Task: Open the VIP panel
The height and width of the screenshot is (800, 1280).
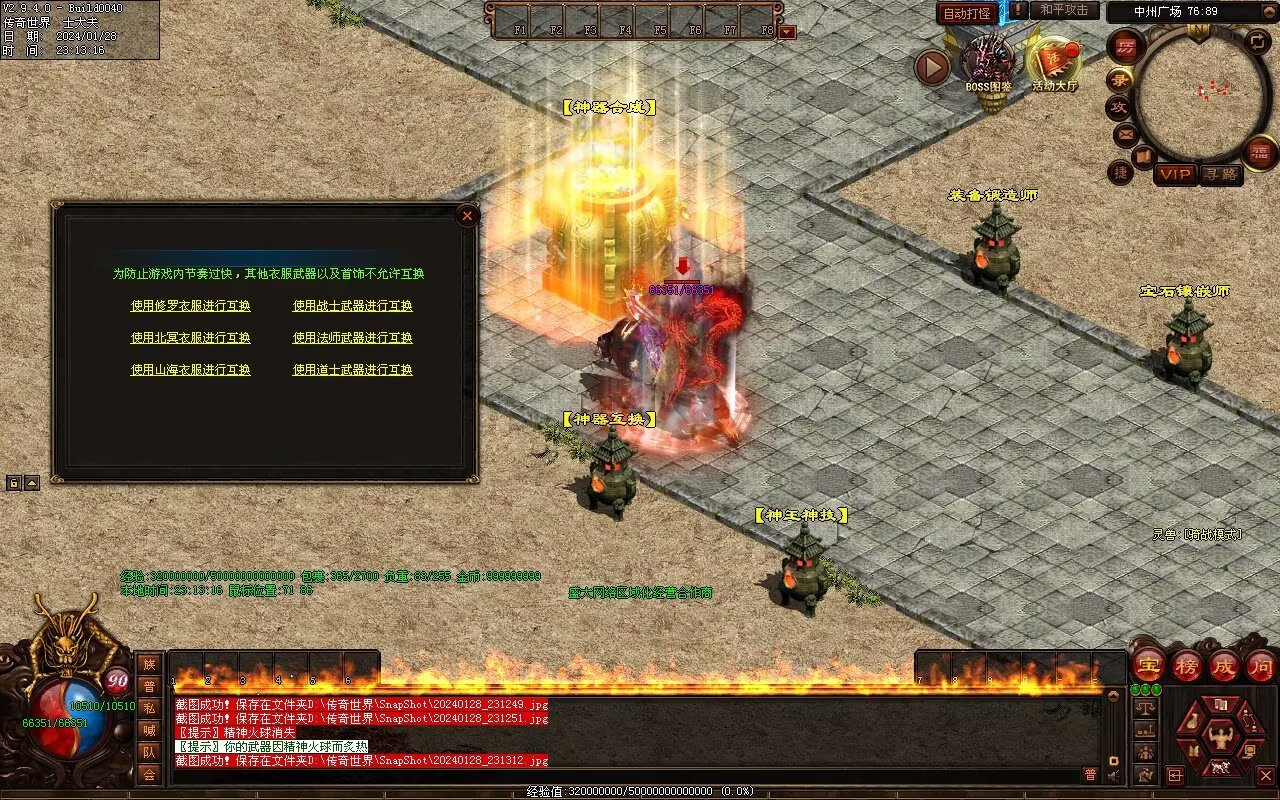Action: click(x=1175, y=174)
